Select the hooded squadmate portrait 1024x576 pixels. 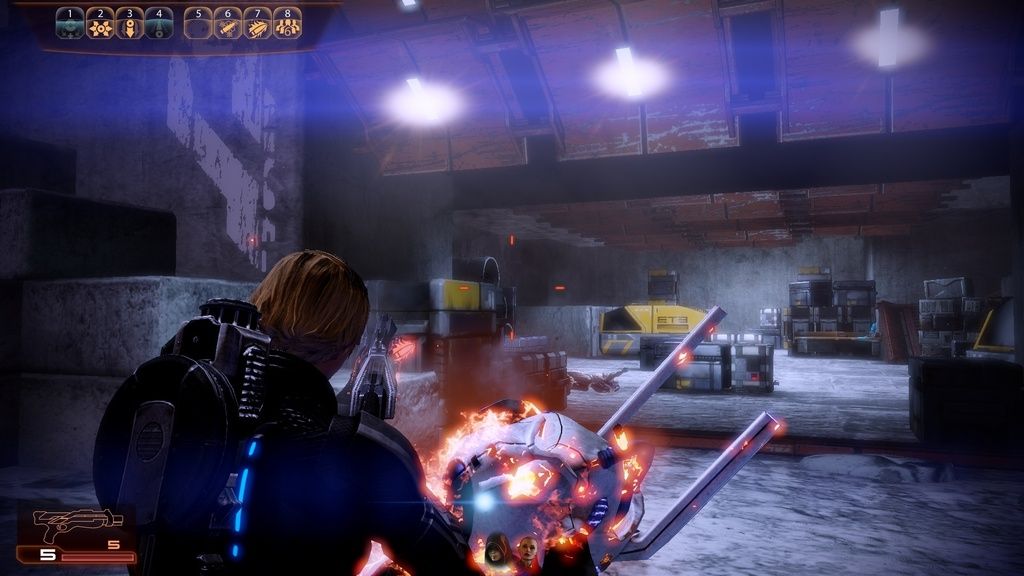pyautogui.click(x=497, y=551)
